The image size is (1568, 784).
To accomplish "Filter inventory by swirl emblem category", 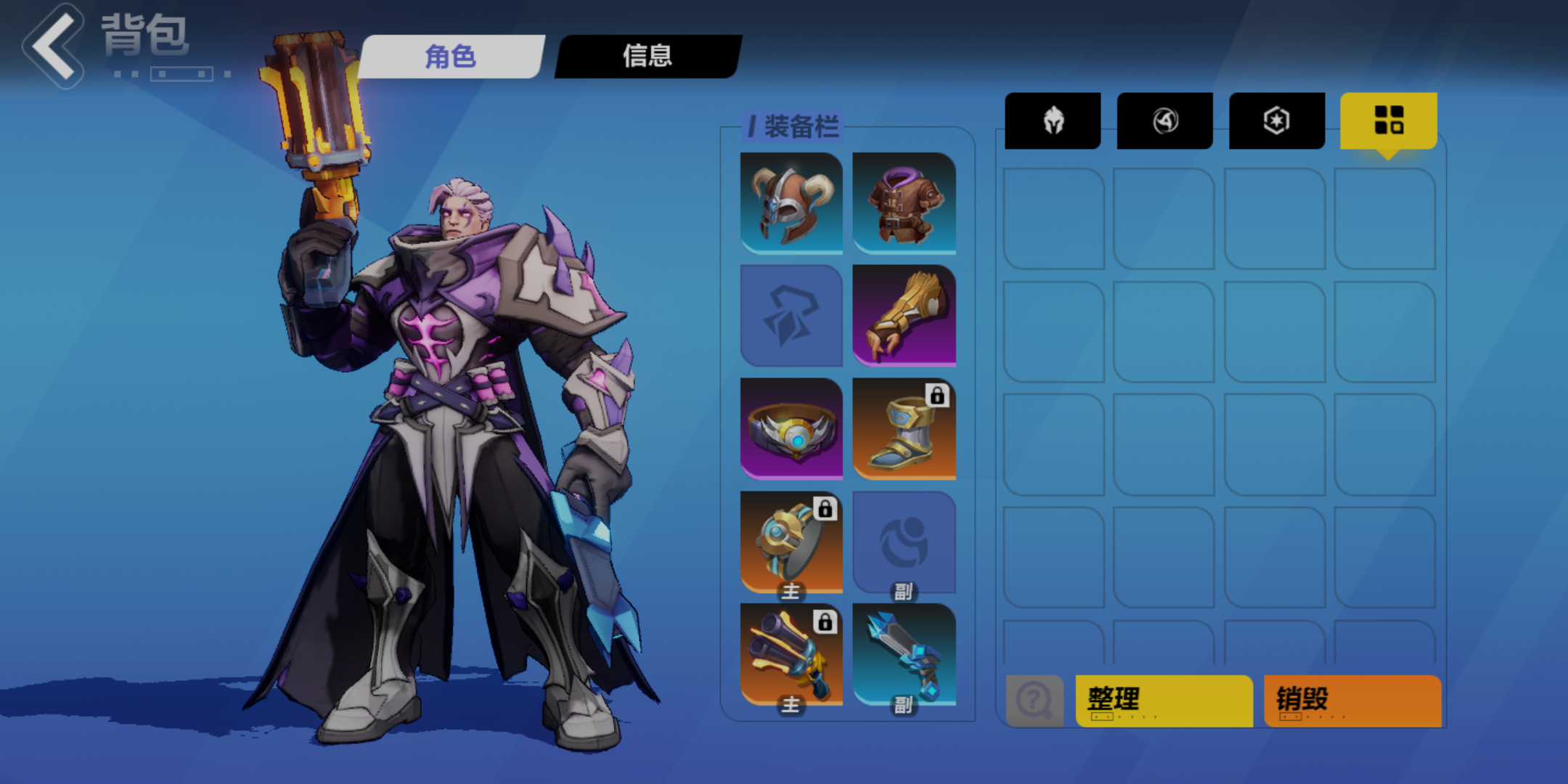I will pyautogui.click(x=1164, y=121).
